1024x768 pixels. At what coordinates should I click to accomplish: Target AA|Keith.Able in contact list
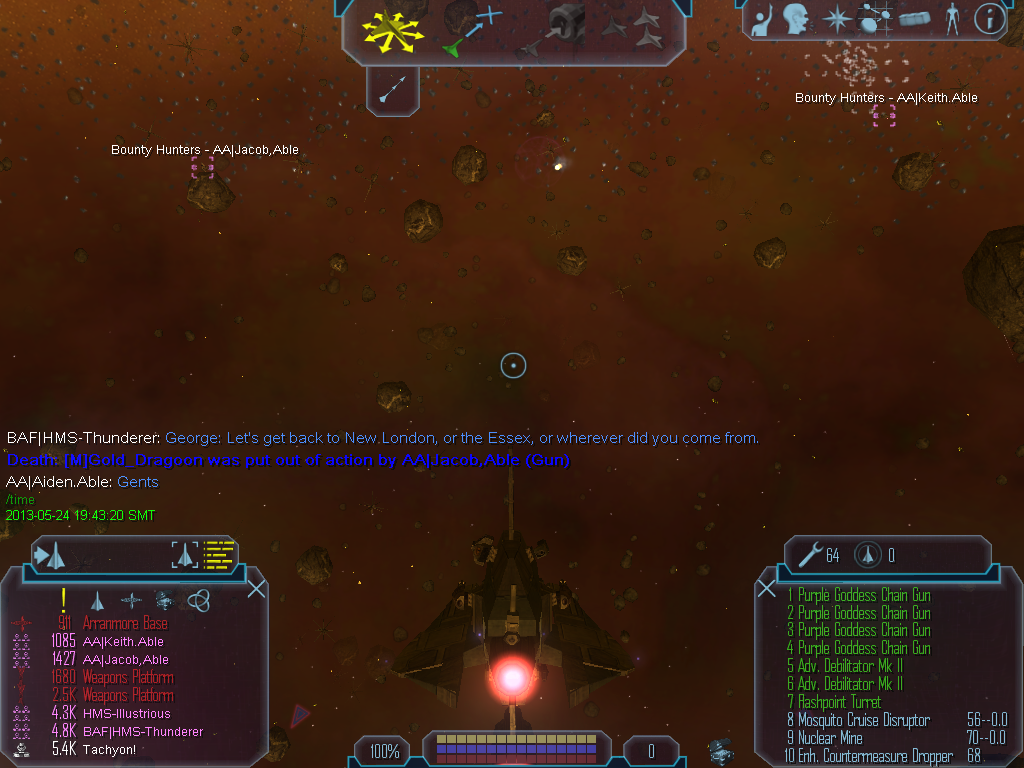pos(123,642)
